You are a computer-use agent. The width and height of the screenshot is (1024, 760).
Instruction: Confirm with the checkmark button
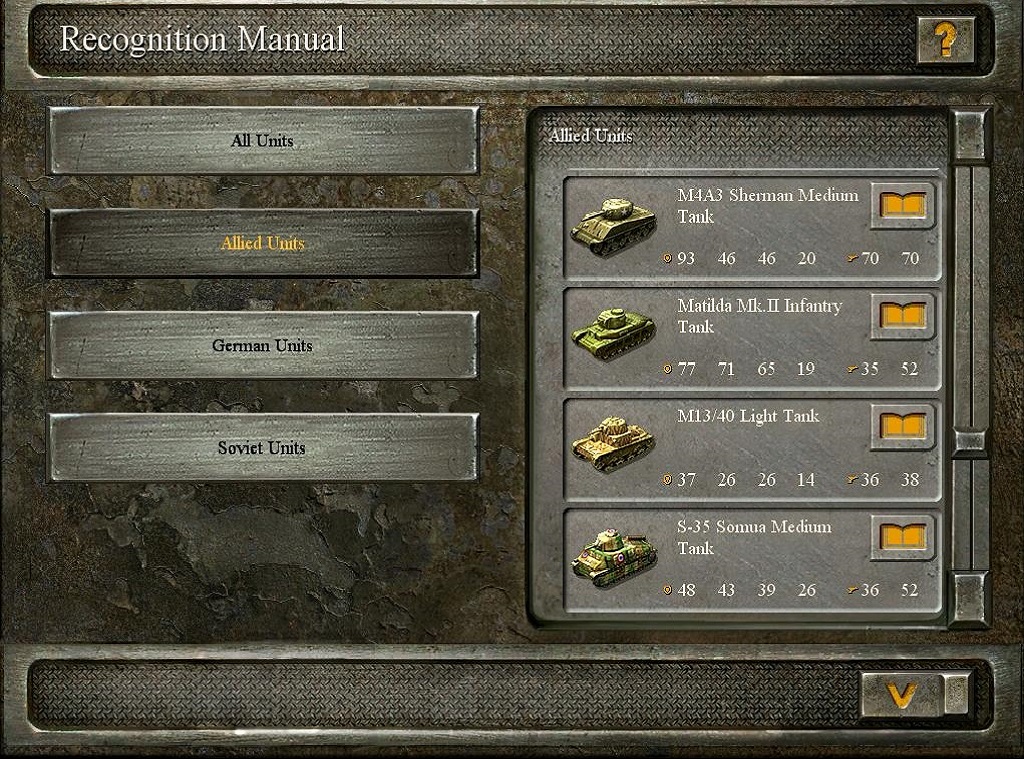click(902, 693)
